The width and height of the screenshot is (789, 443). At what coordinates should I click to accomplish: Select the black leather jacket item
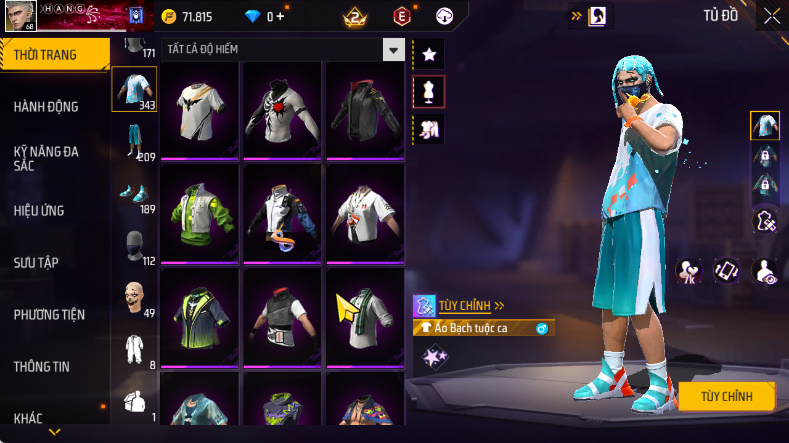coord(365,110)
